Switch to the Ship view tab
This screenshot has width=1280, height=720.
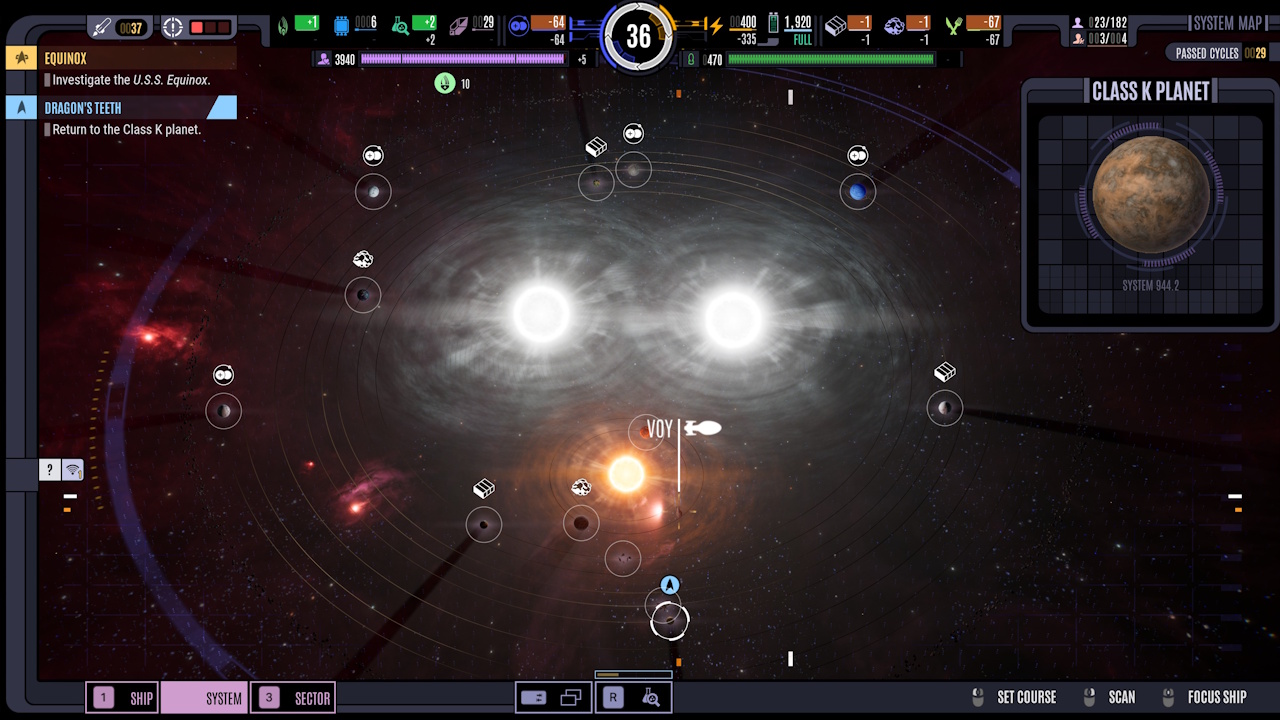tap(130, 697)
